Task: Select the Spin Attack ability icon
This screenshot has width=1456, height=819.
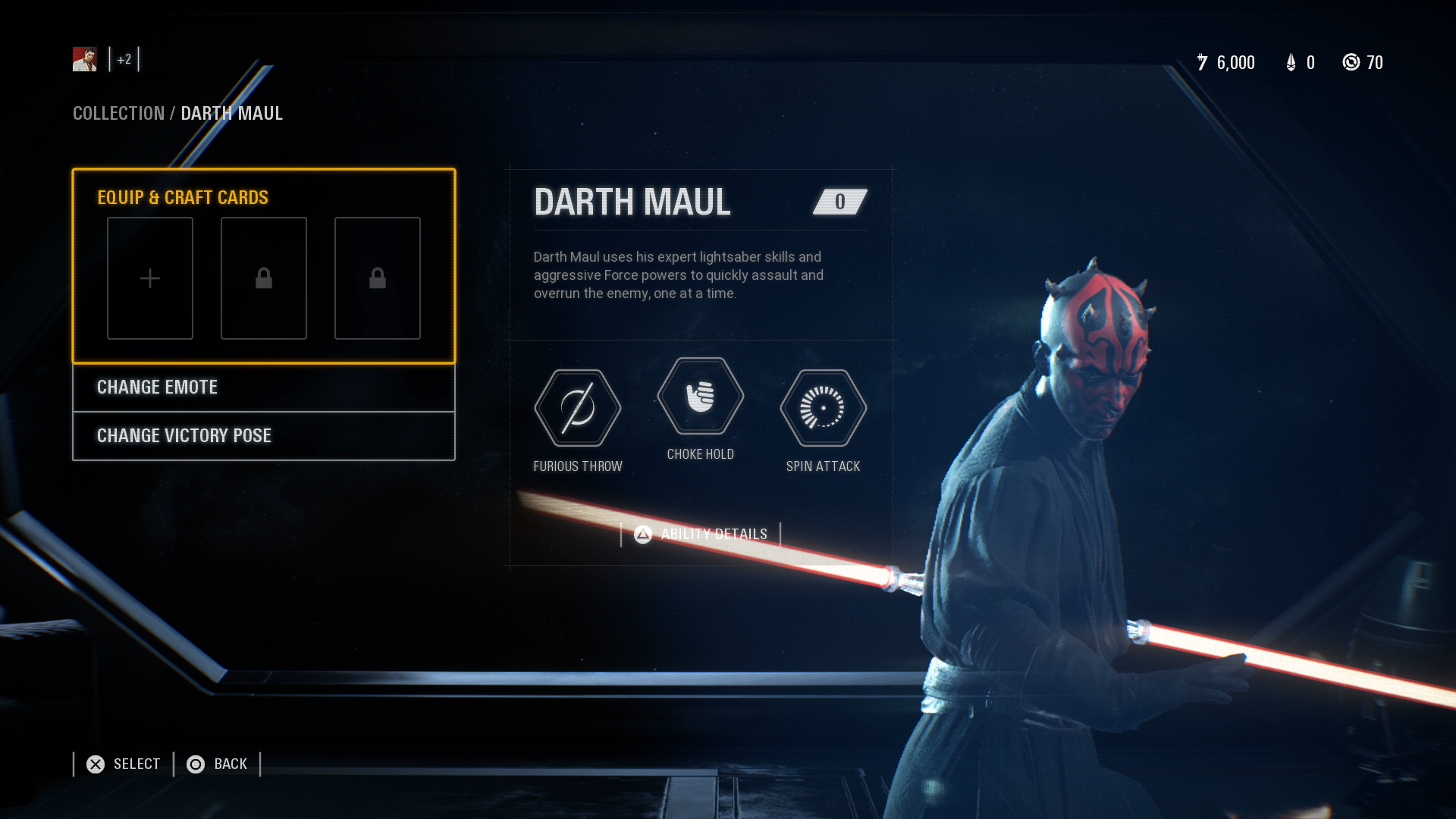Action: point(823,408)
